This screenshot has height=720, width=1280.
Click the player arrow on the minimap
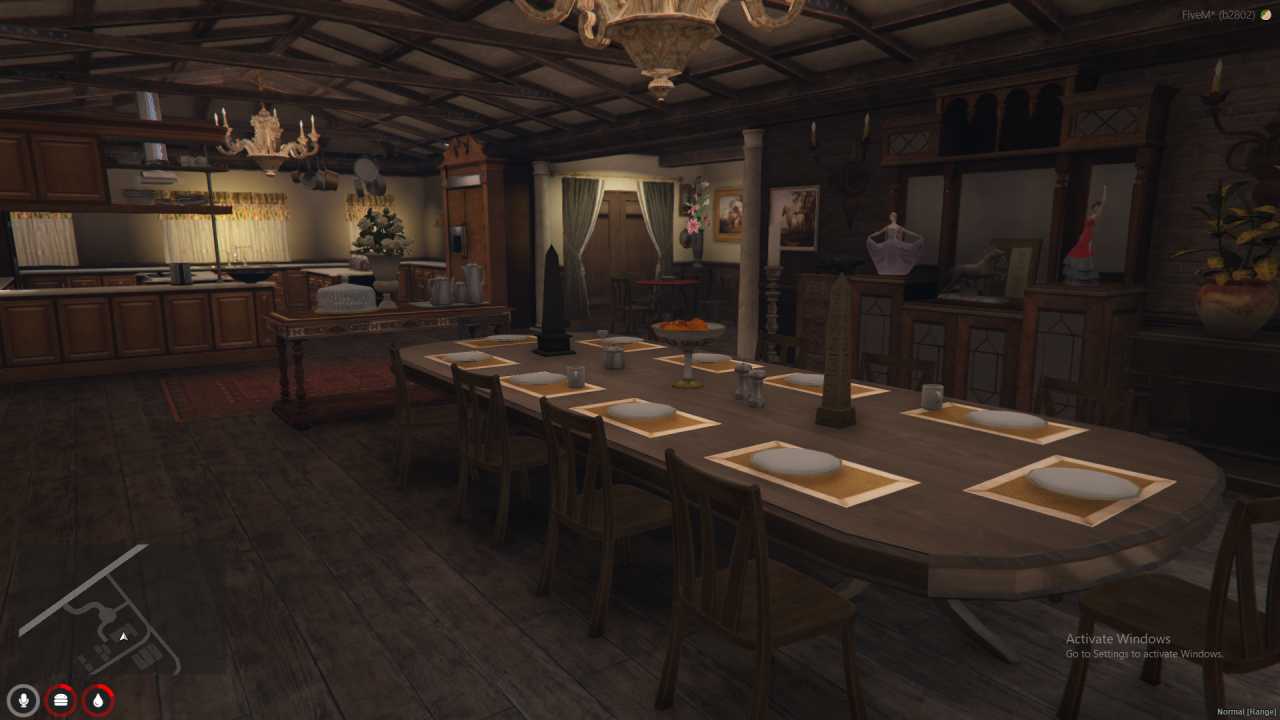tap(124, 636)
